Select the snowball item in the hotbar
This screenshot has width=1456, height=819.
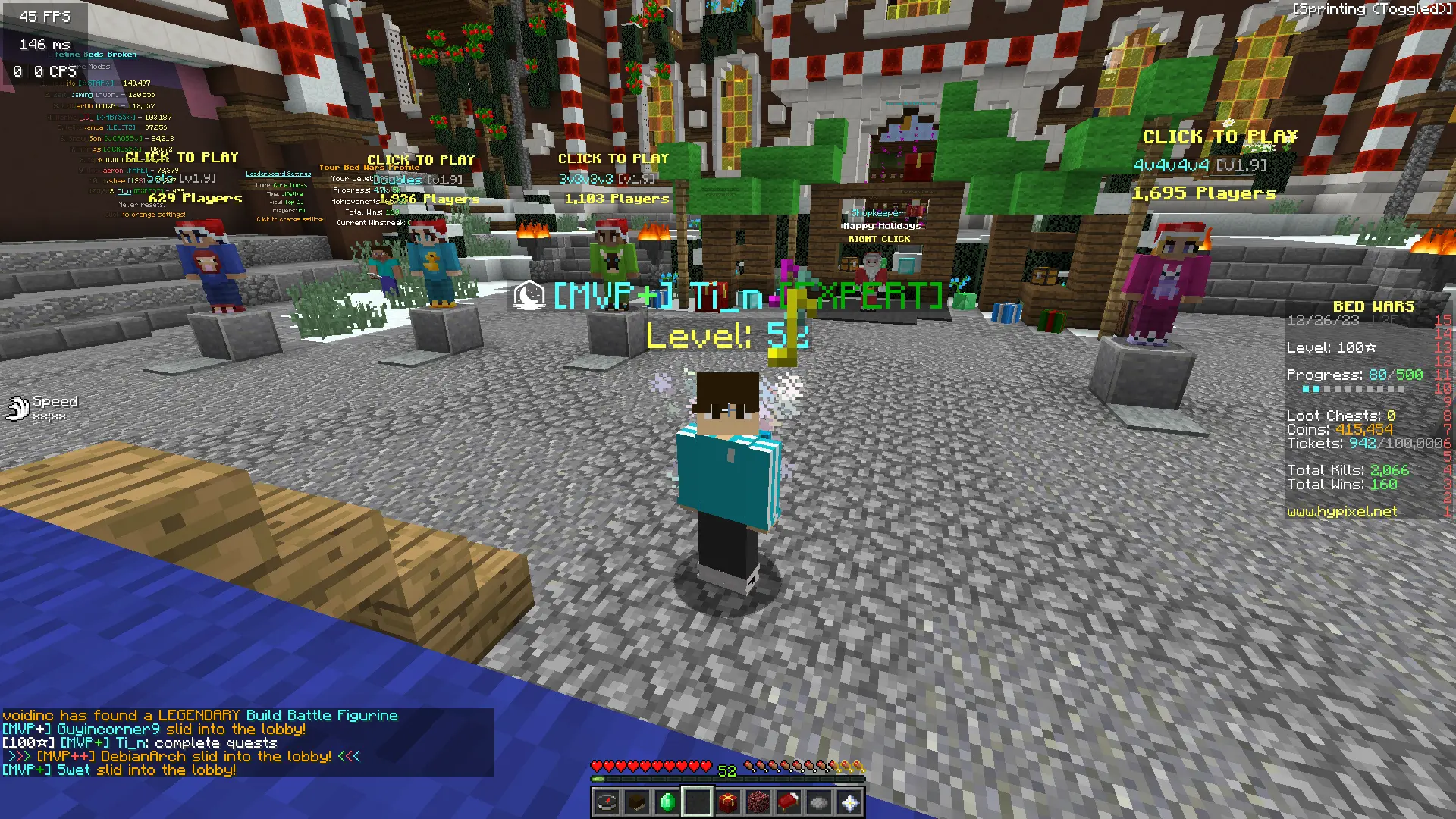tap(817, 800)
